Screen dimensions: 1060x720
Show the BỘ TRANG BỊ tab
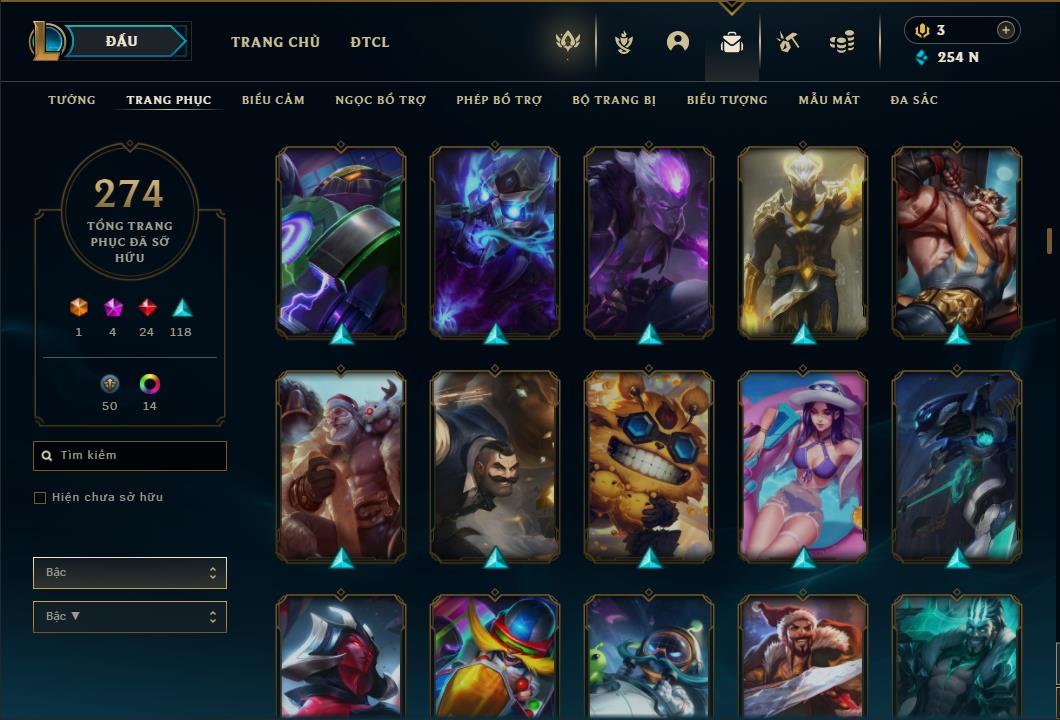coord(614,100)
